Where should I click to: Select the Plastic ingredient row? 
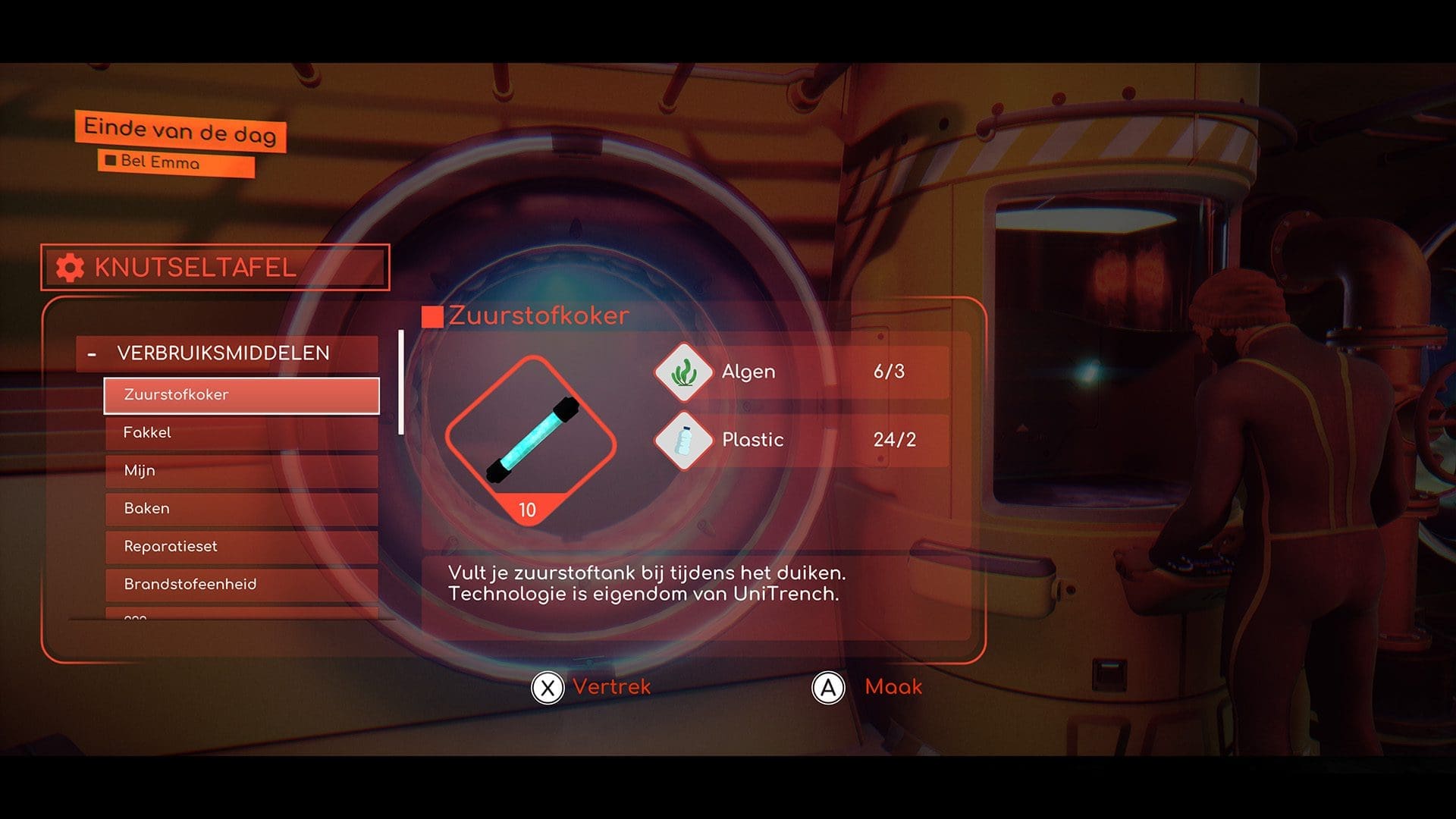tap(801, 440)
